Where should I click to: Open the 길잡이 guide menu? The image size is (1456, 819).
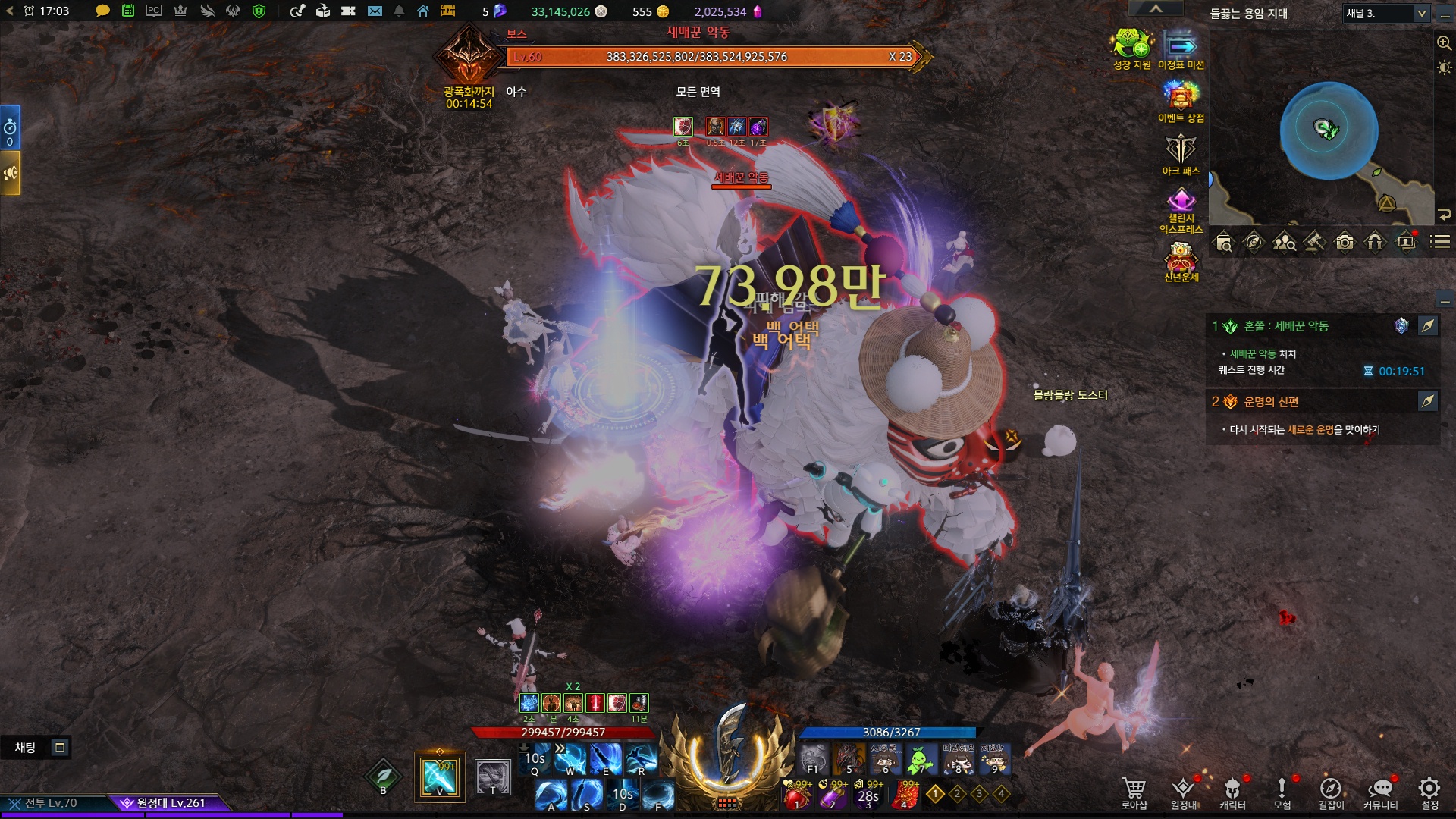[x=1331, y=792]
